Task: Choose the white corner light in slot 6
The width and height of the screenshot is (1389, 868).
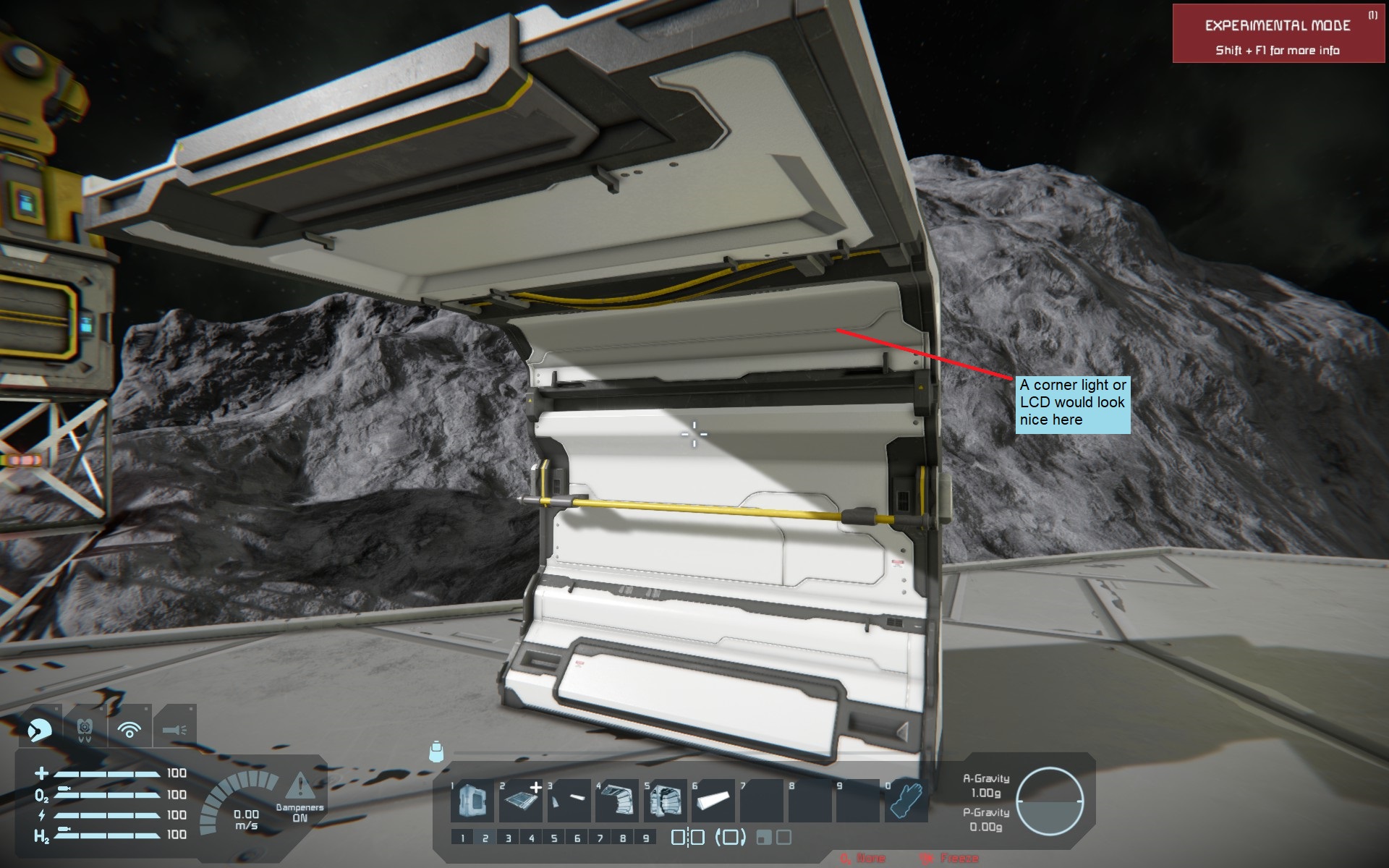Action: click(x=713, y=801)
